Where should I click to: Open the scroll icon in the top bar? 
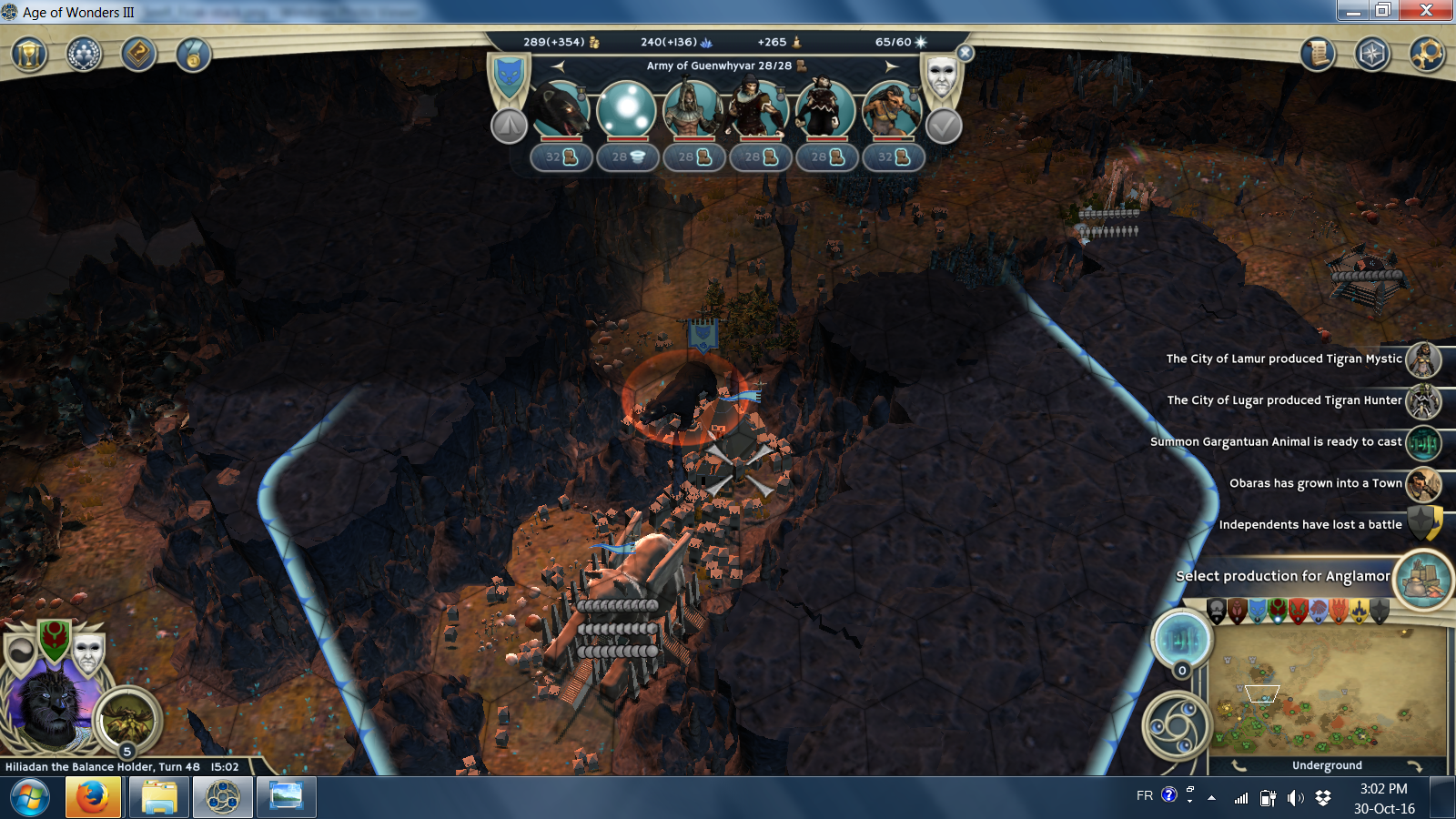coord(1317,55)
